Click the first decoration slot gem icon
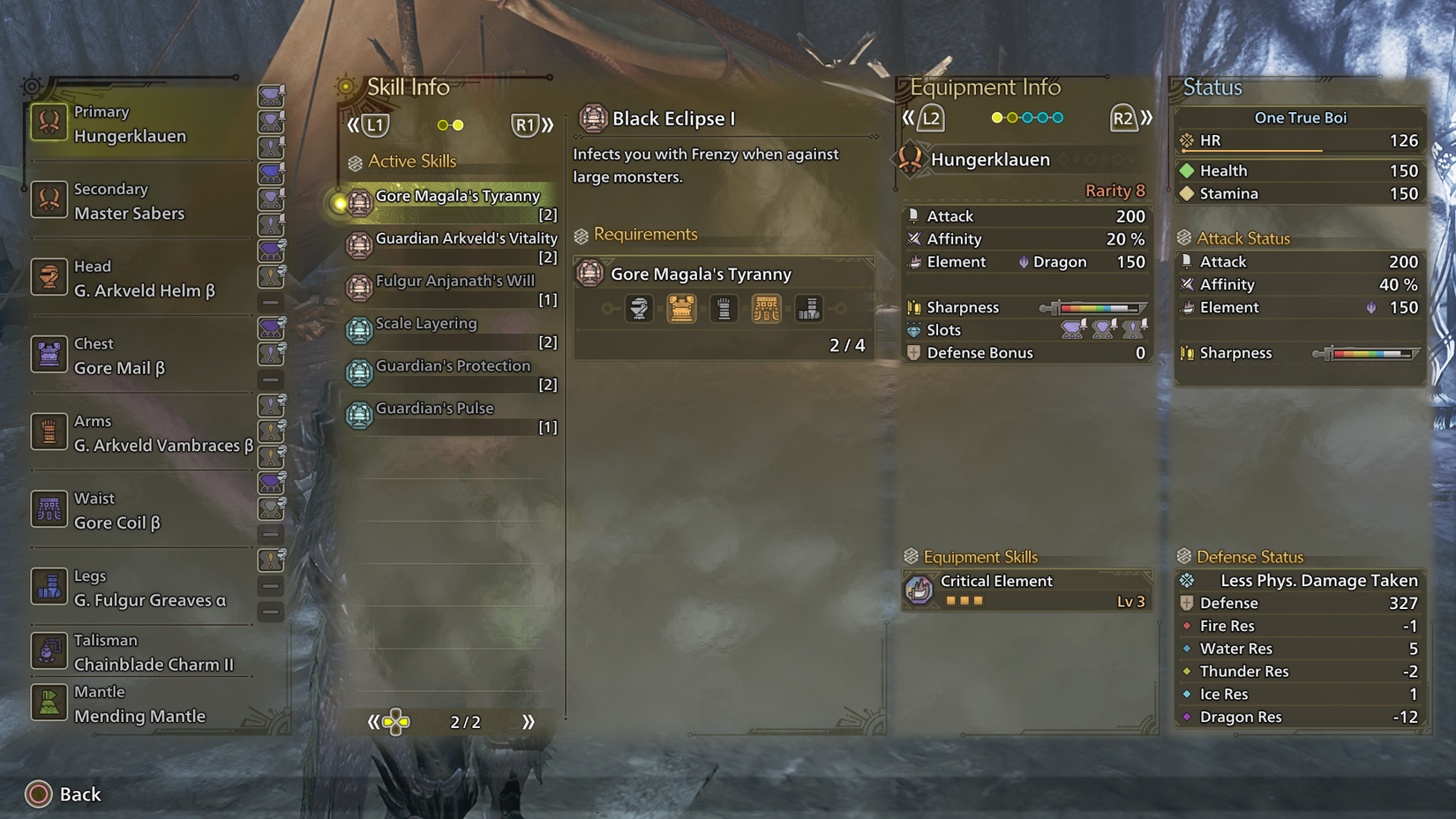The image size is (1456, 819). pyautogui.click(x=1072, y=328)
